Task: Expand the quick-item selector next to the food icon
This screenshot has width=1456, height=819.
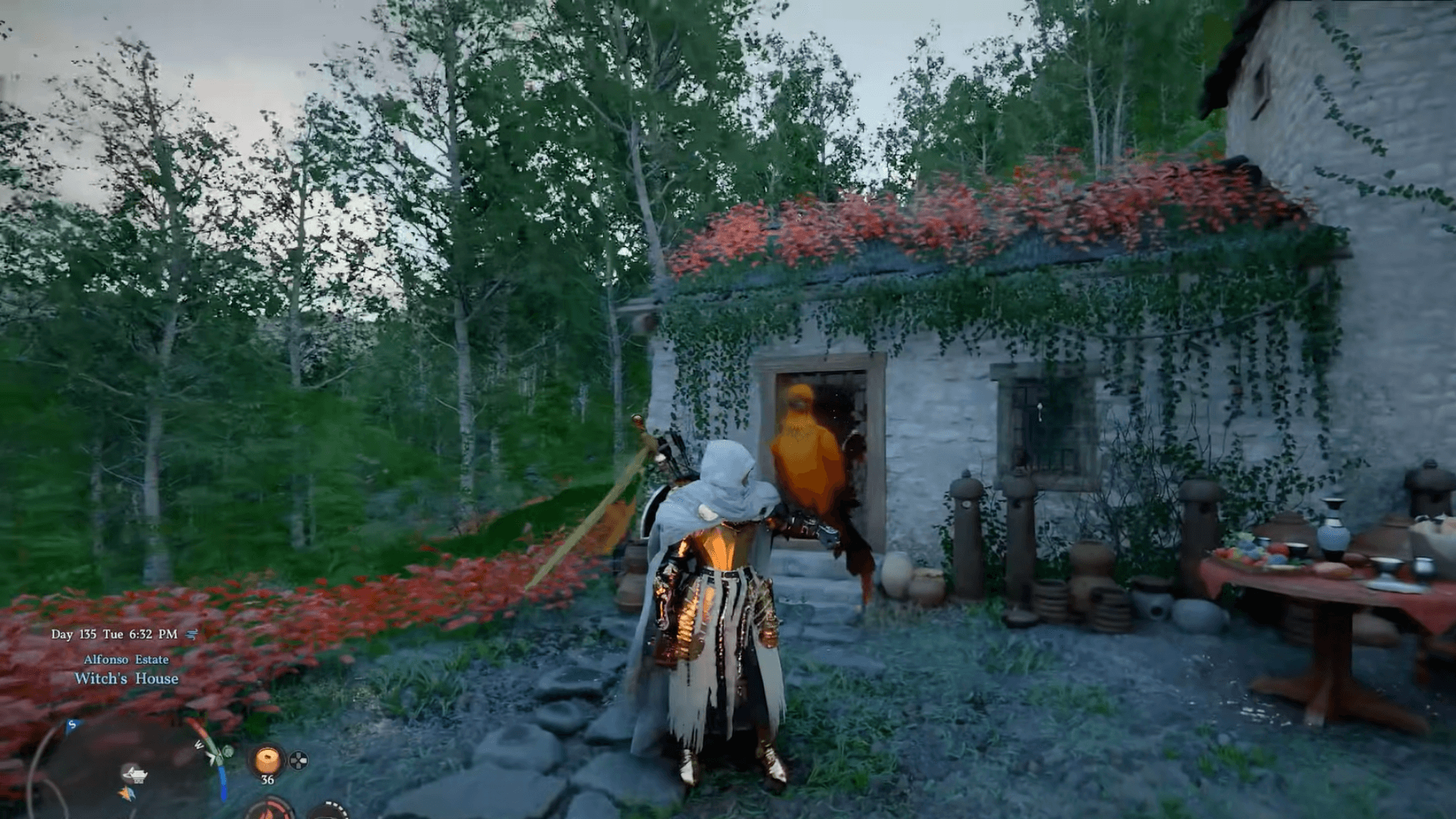Action: click(300, 762)
